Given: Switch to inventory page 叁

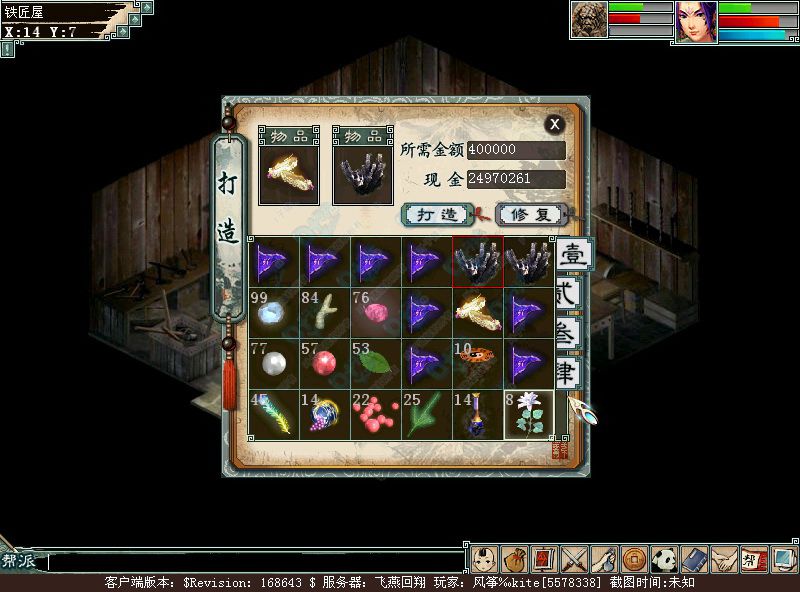Looking at the screenshot, I should [567, 335].
